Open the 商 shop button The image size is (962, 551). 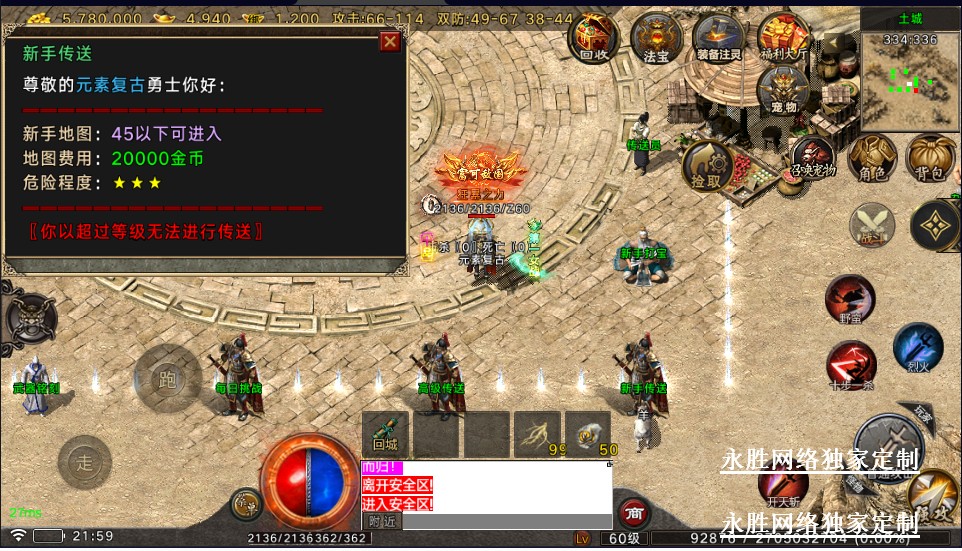[x=632, y=514]
